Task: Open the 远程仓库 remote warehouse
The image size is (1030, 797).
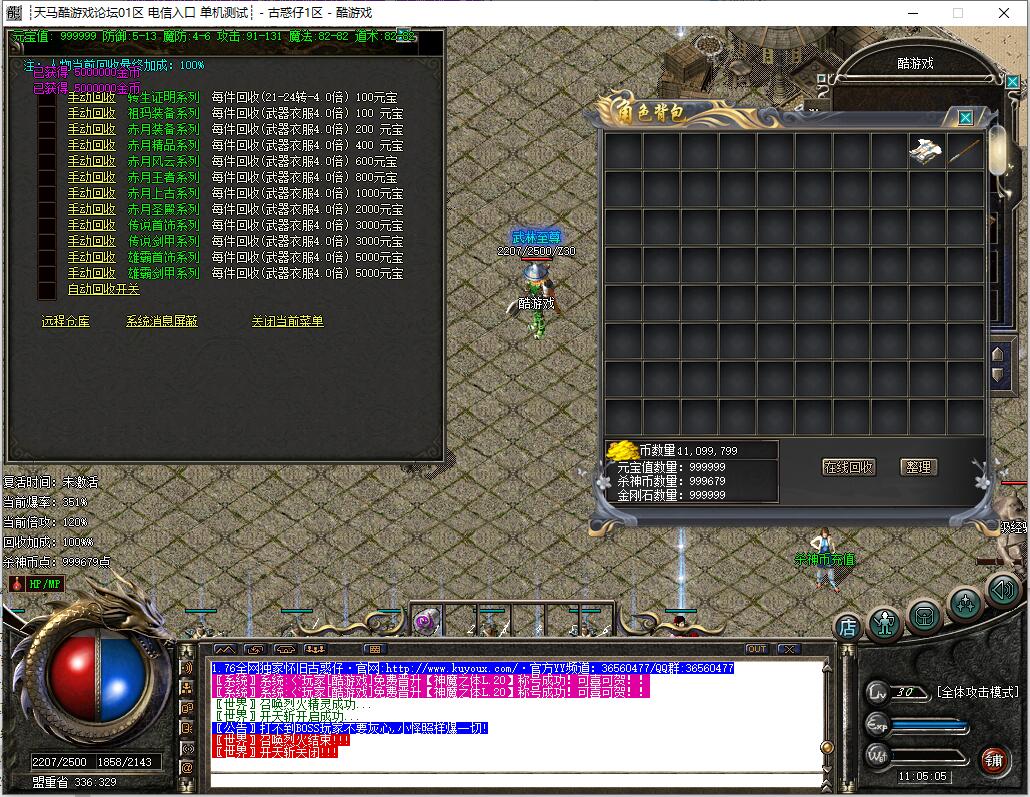Action: click(65, 321)
